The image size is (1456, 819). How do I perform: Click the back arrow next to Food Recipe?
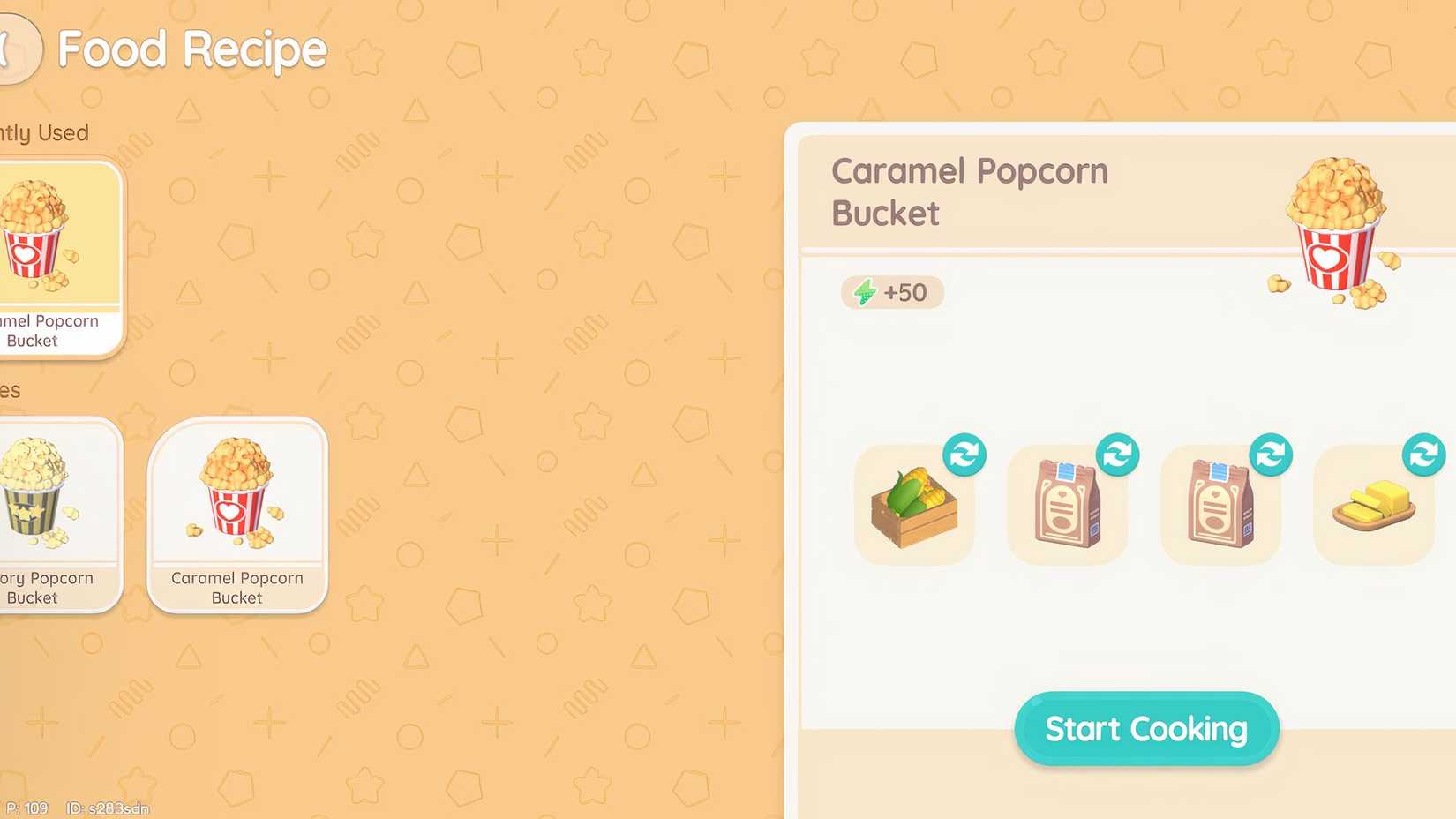click(13, 49)
